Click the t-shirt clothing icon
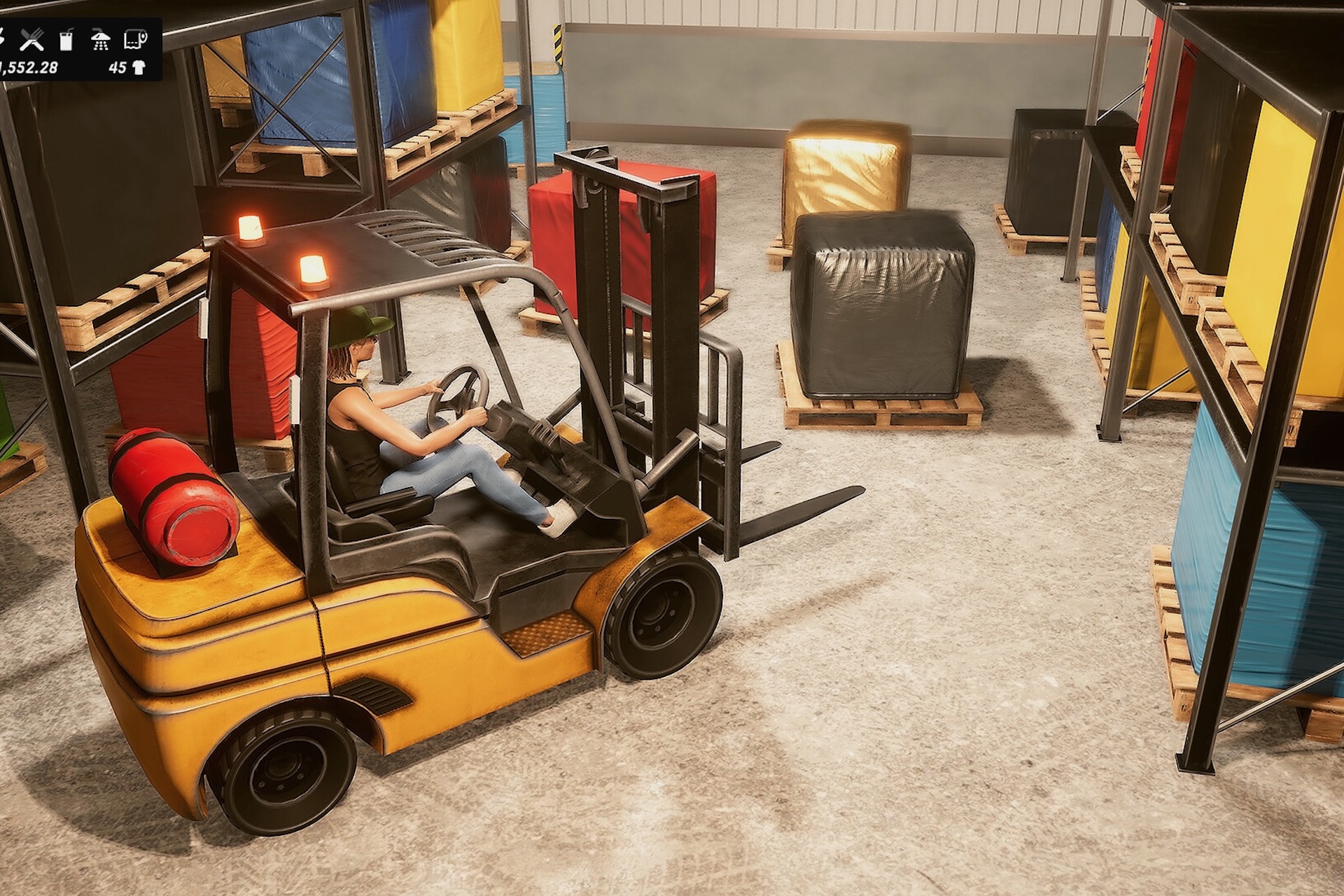The image size is (1344, 896). (139, 68)
